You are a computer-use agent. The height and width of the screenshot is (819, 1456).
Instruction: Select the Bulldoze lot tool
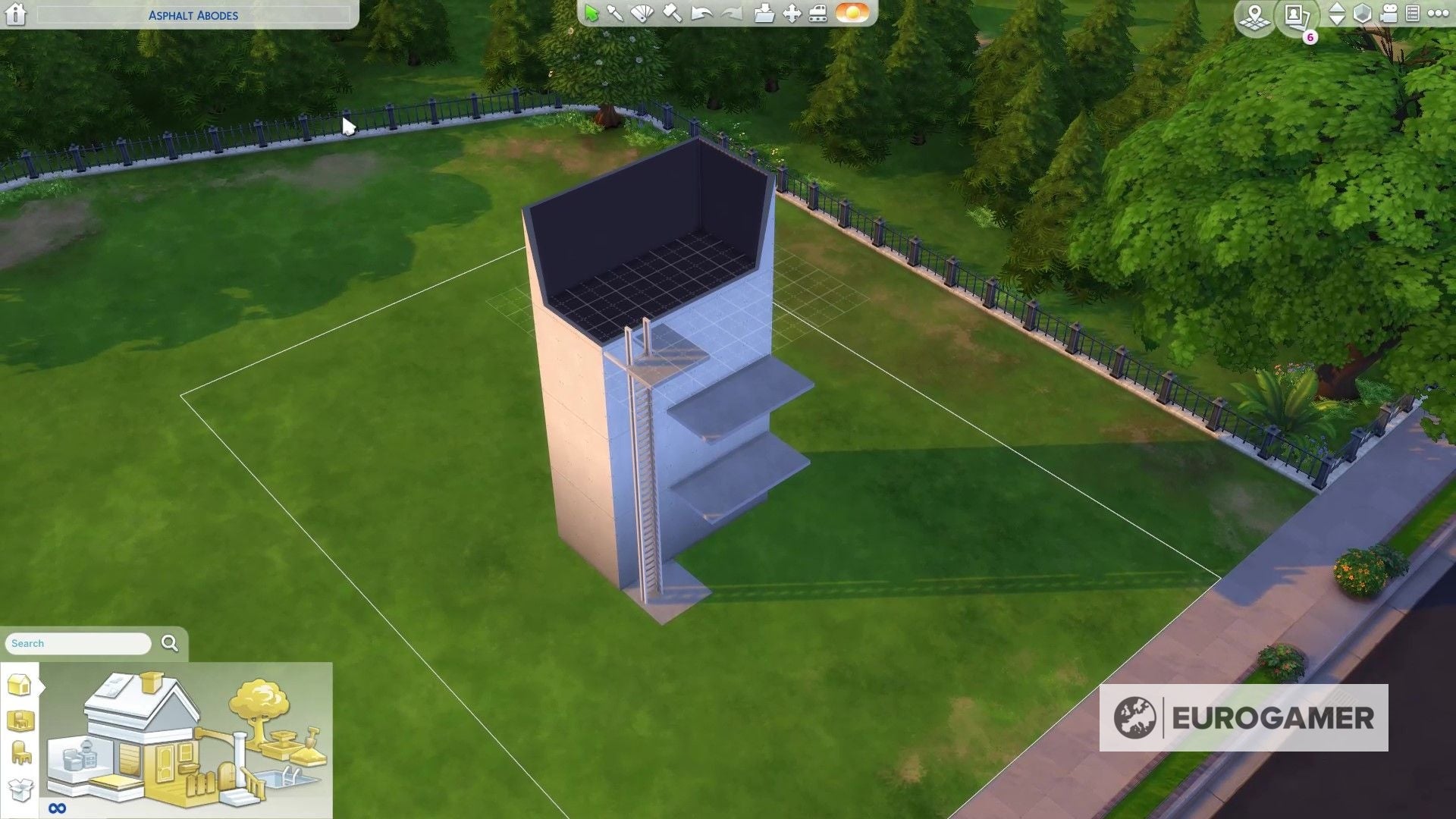tap(817, 13)
